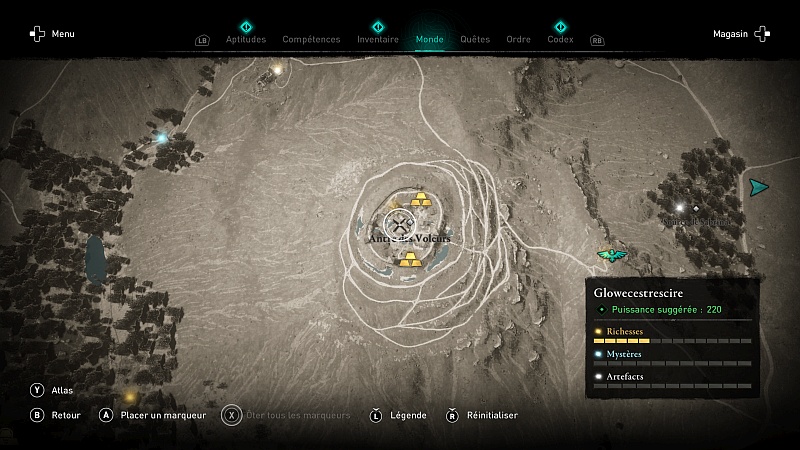Show the Quêtes tab
The width and height of the screenshot is (800, 450).
475,39
